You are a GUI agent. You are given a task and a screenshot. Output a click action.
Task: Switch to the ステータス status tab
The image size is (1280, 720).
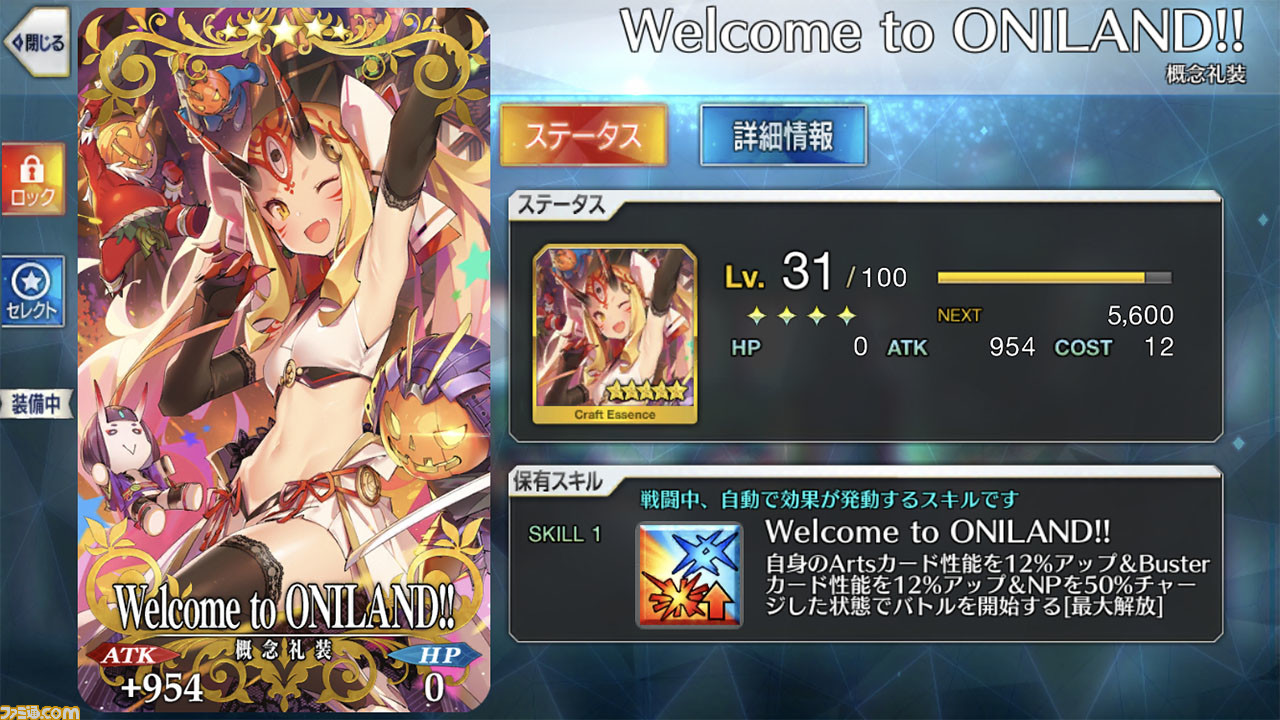click(x=583, y=135)
